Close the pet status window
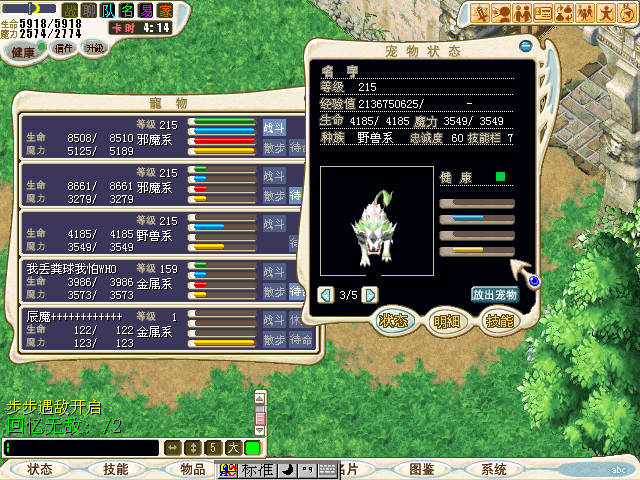The height and width of the screenshot is (480, 640). click(x=526, y=46)
